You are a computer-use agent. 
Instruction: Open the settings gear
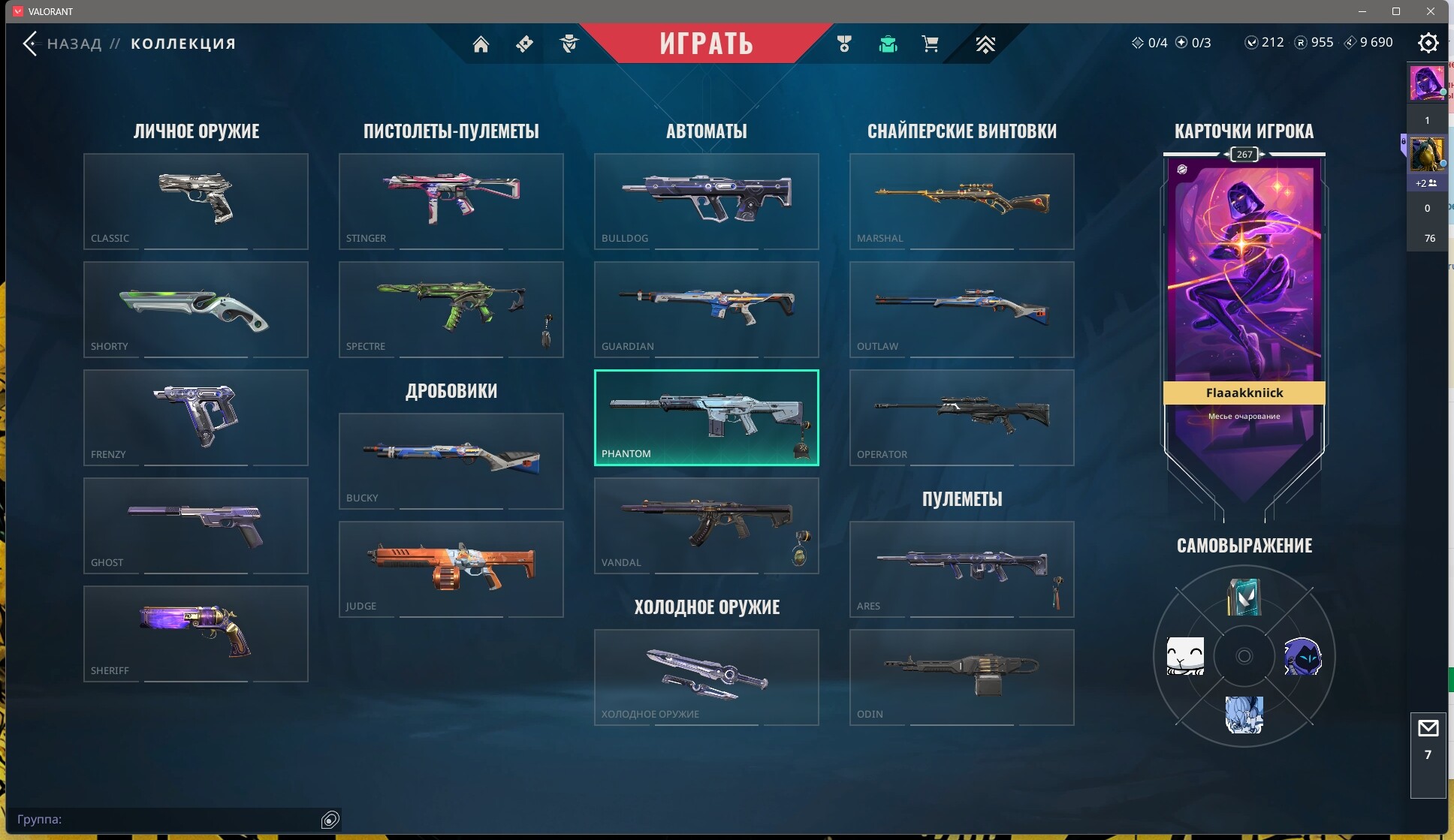(x=1428, y=43)
